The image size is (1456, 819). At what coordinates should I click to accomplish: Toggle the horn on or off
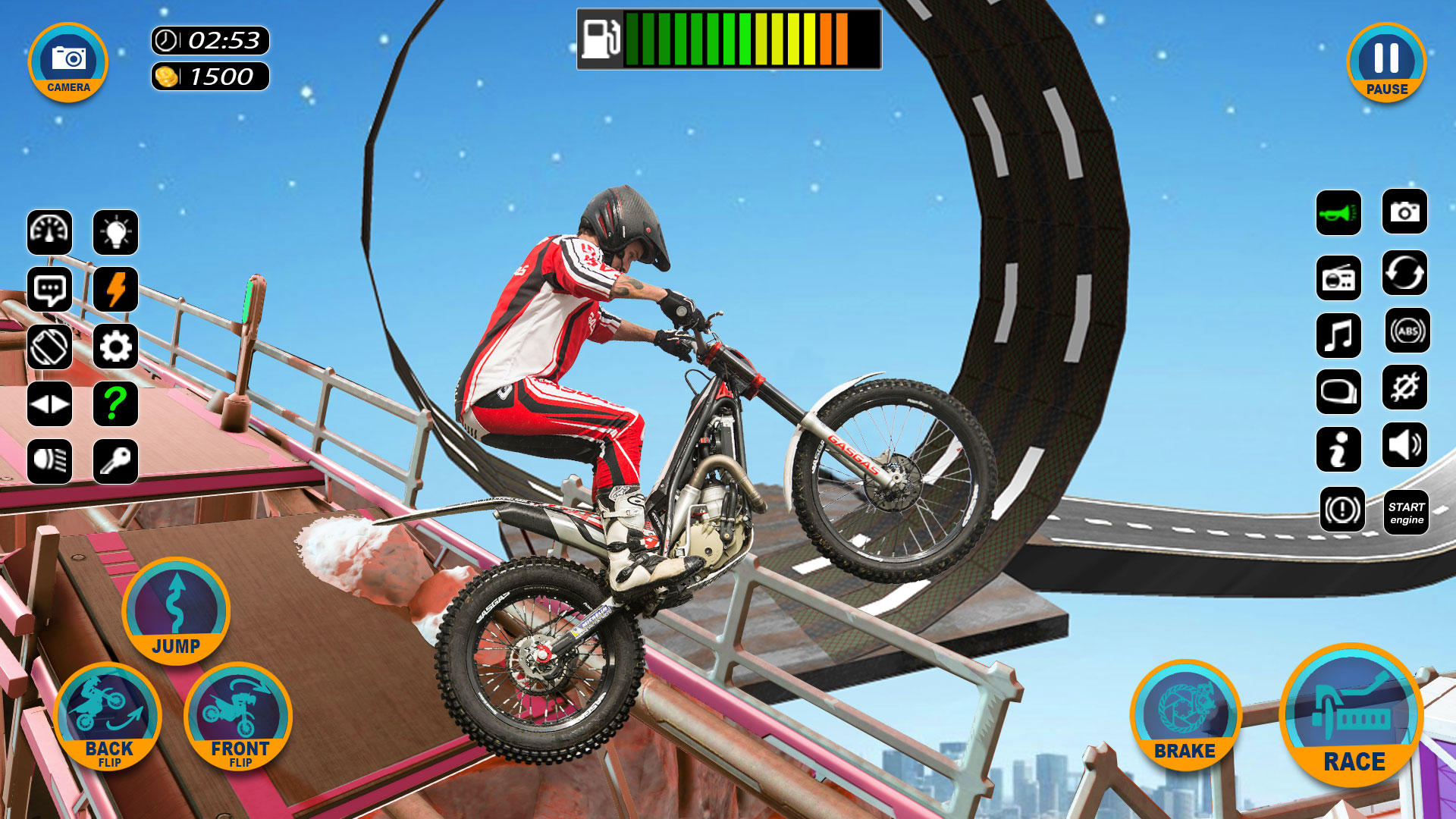coord(1339,215)
